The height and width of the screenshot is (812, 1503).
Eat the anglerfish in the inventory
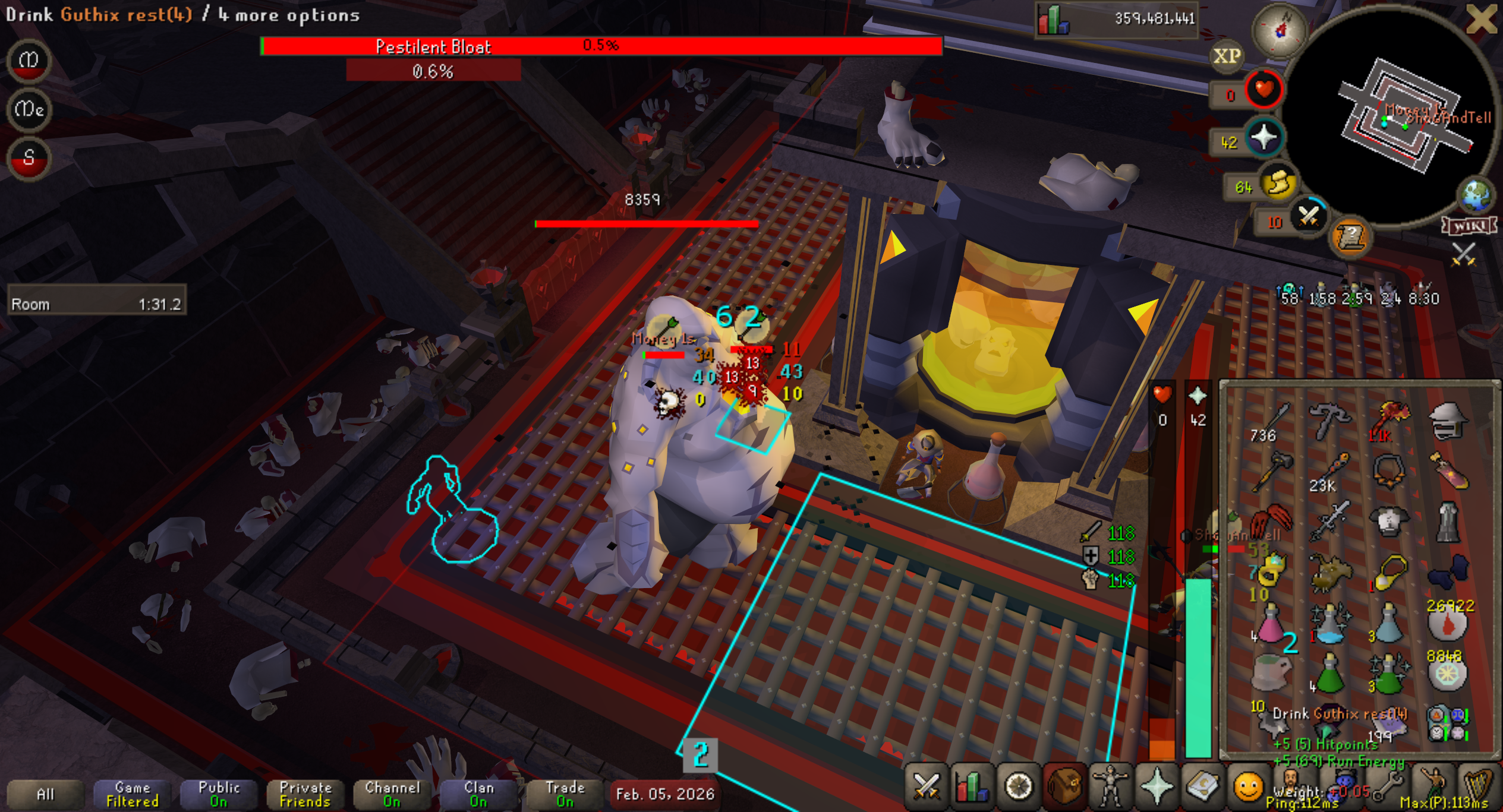tap(1329, 574)
